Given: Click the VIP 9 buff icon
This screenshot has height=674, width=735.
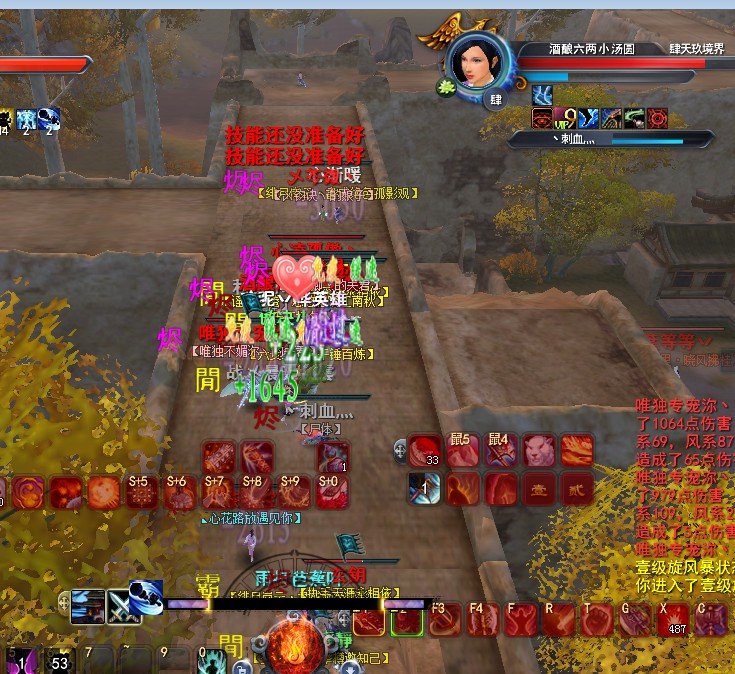Looking at the screenshot, I should click(567, 119).
